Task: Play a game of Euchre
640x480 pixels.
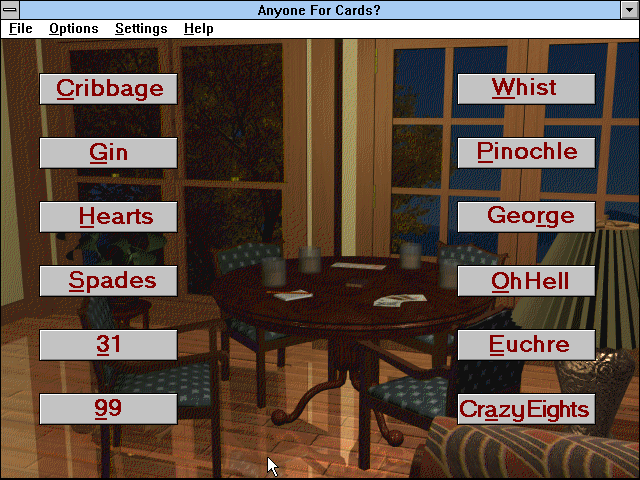Action: [526, 345]
